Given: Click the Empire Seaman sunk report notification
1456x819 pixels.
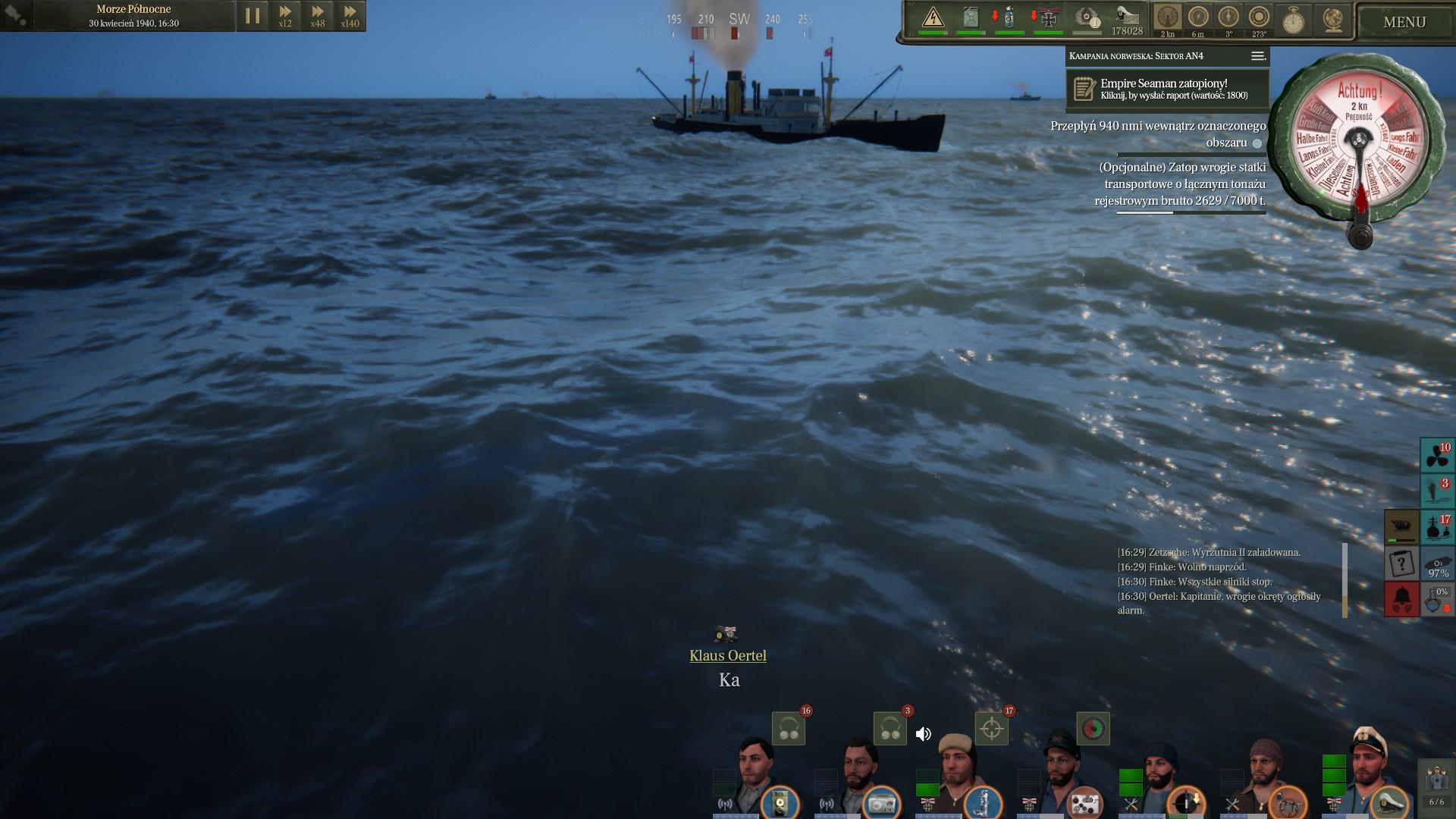Looking at the screenshot, I should pyautogui.click(x=1167, y=89).
